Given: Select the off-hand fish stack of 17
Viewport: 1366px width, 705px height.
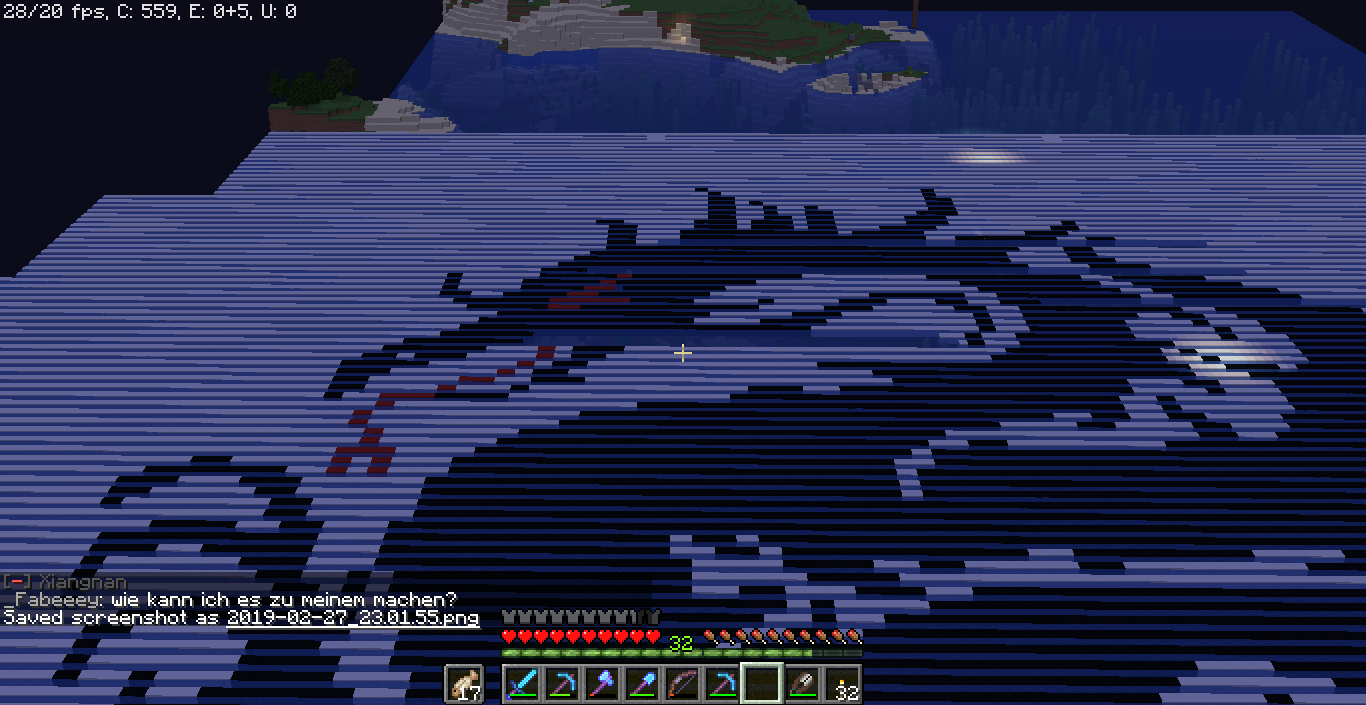Looking at the screenshot, I should 464,685.
